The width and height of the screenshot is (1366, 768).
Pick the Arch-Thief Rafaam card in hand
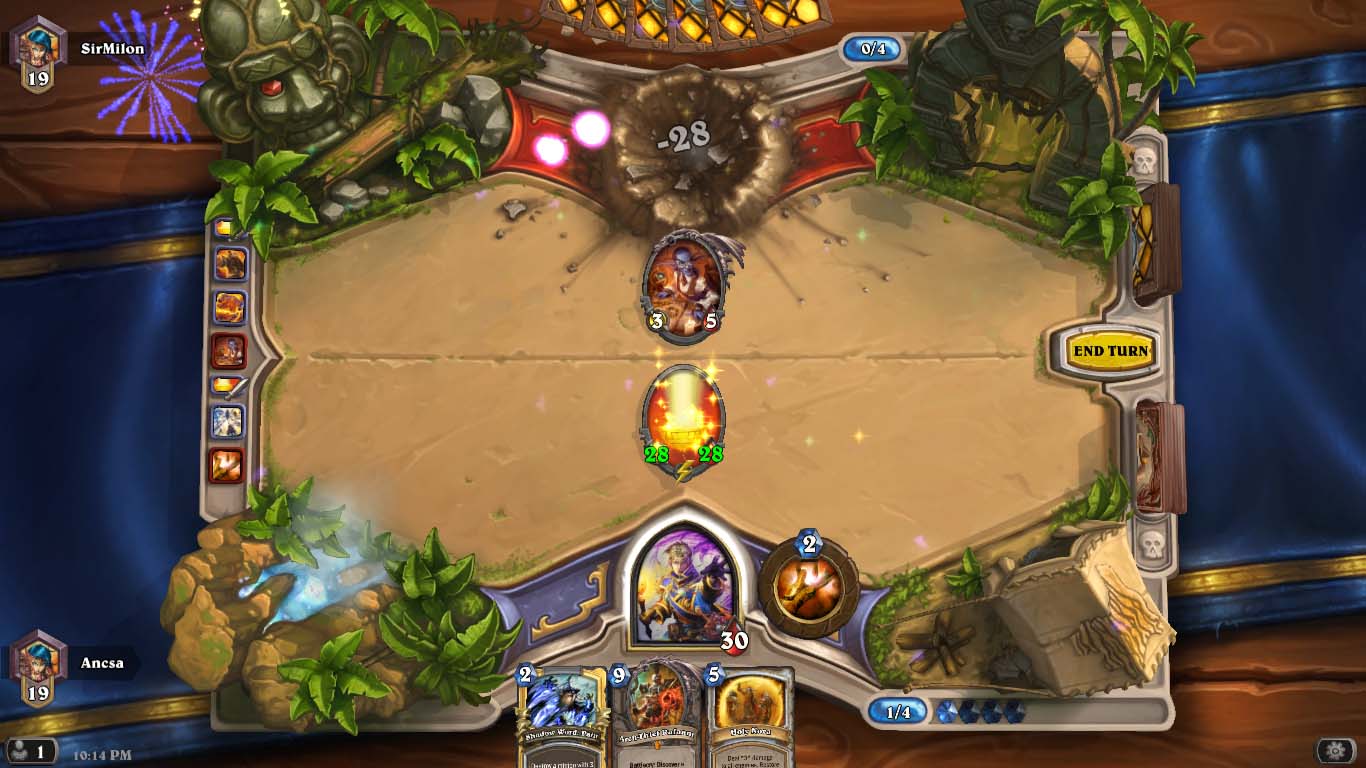657,717
